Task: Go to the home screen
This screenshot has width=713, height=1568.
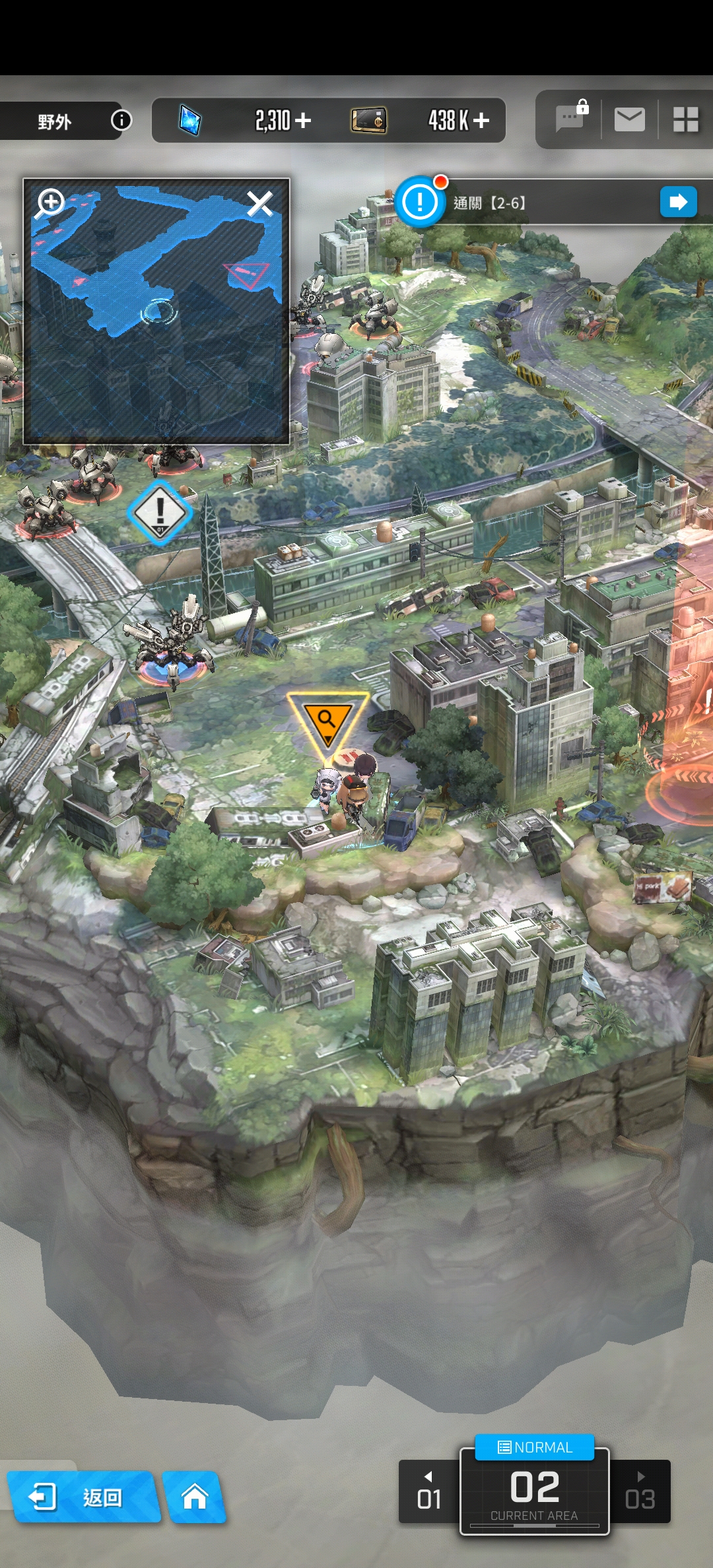Action: pos(195,1497)
